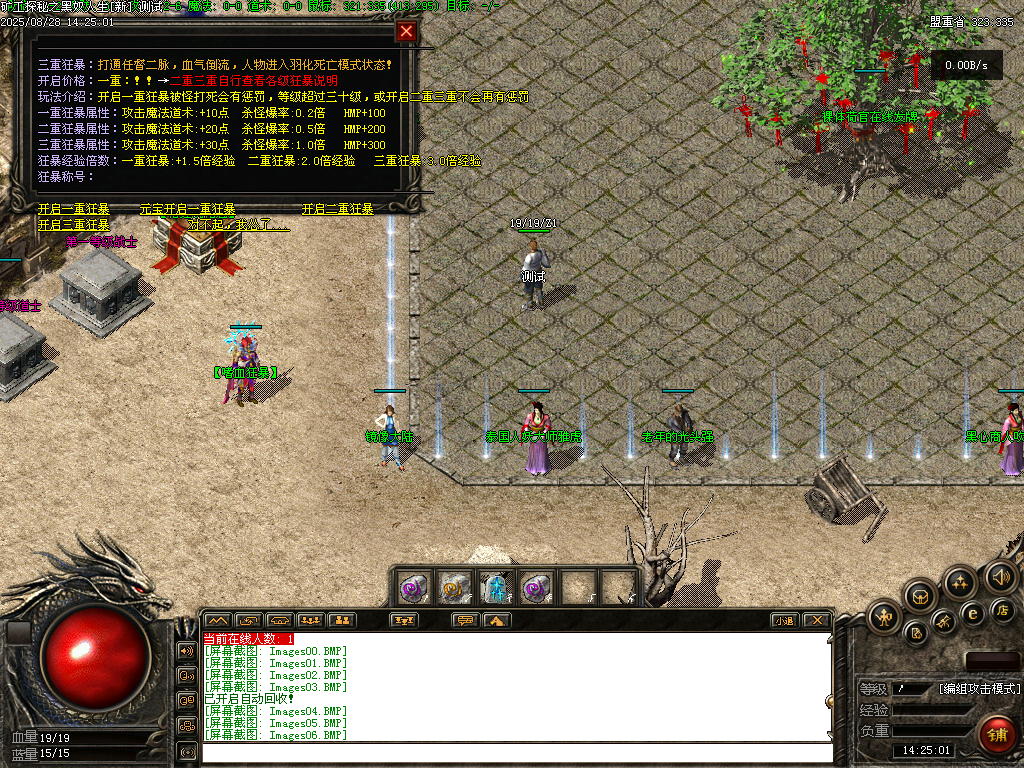
Task: Click the 小退 logout button
Action: pos(785,620)
